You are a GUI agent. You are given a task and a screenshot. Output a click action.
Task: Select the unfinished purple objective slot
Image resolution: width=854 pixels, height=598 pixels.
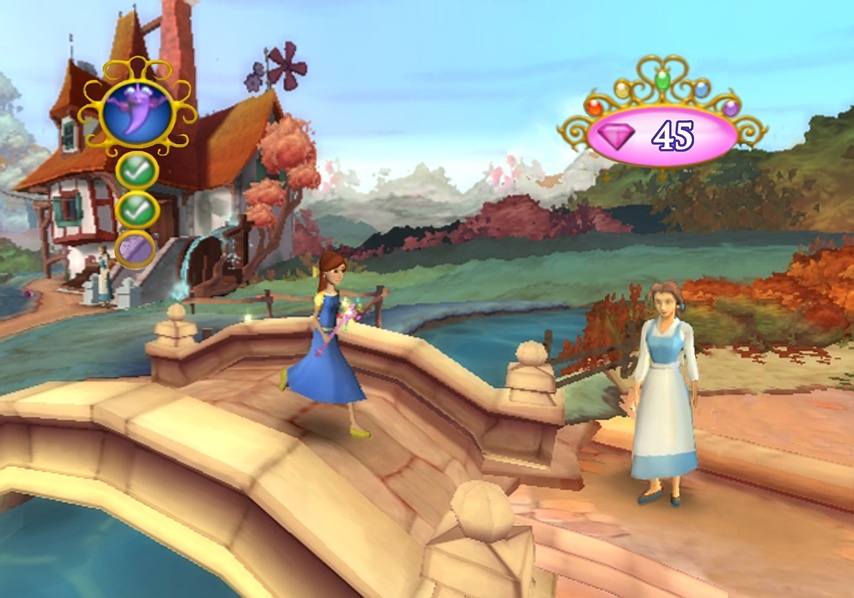click(135, 248)
